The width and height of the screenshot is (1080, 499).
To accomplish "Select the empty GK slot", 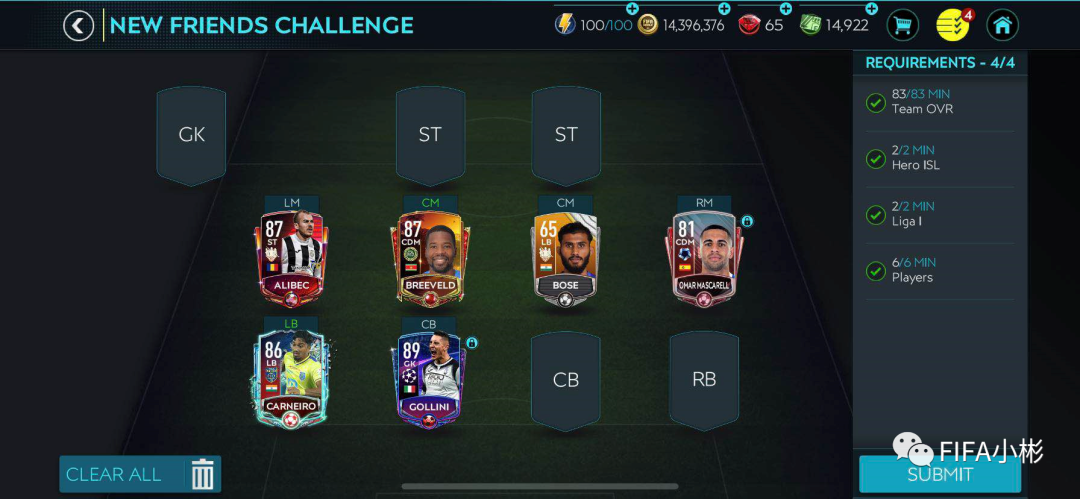I will [191, 135].
